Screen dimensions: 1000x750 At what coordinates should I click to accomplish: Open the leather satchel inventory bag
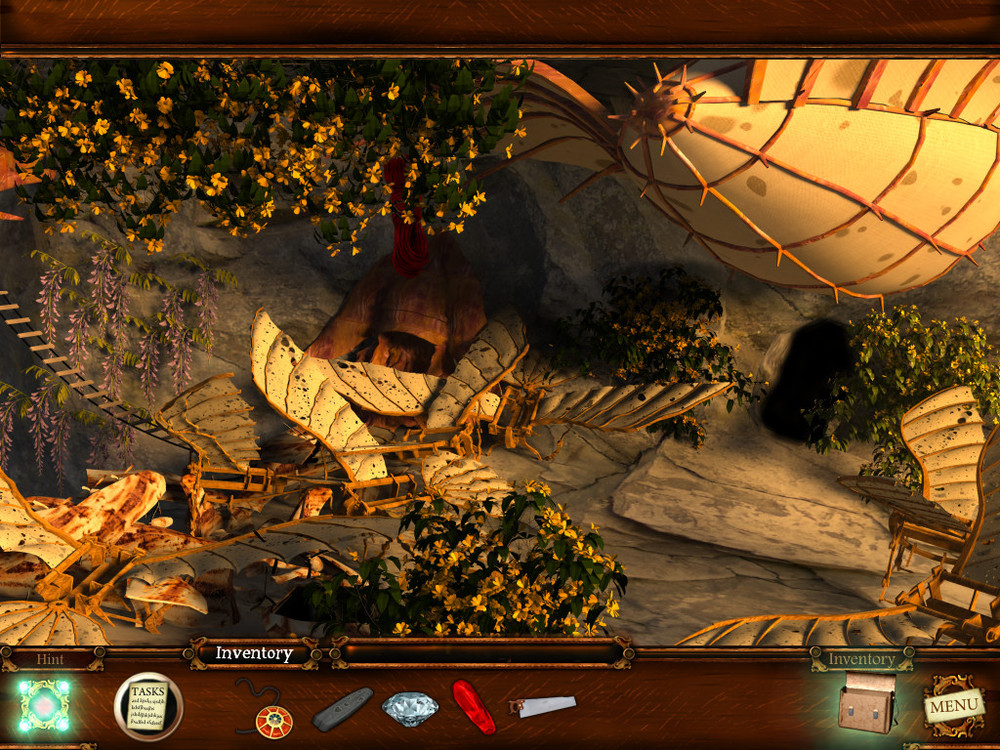(x=867, y=703)
